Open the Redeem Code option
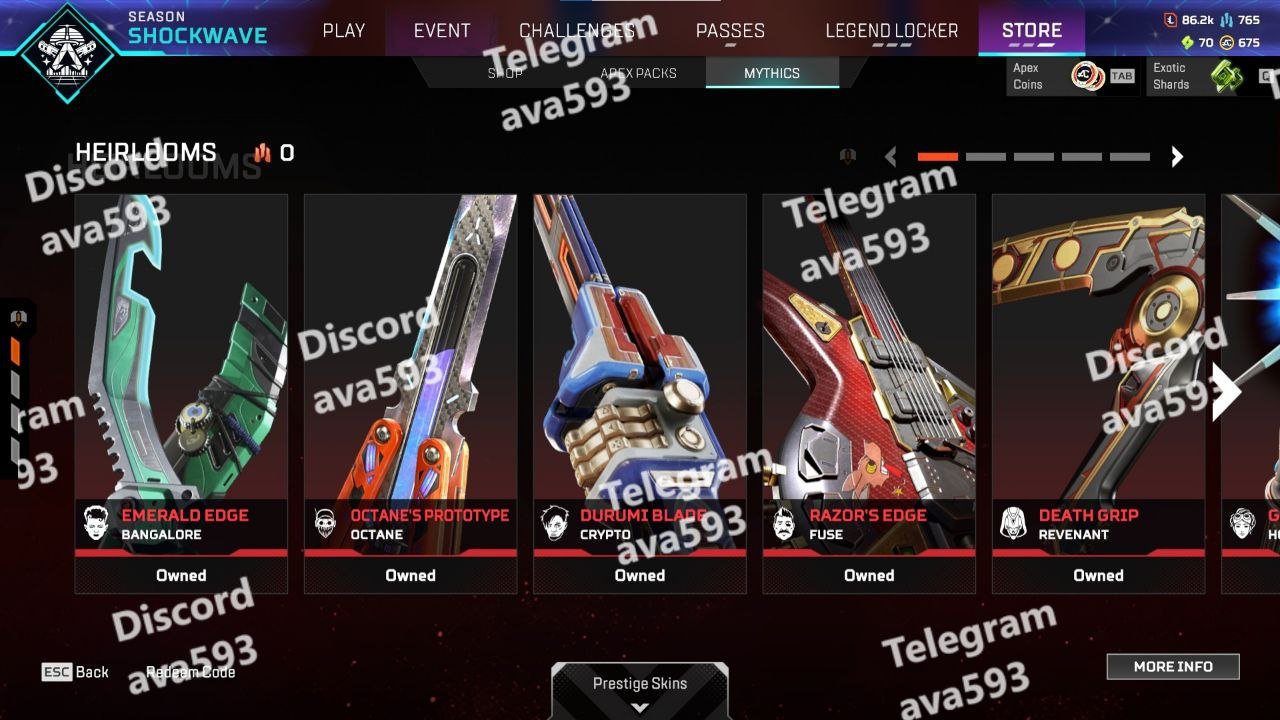This screenshot has height=720, width=1280. pyautogui.click(x=190, y=672)
